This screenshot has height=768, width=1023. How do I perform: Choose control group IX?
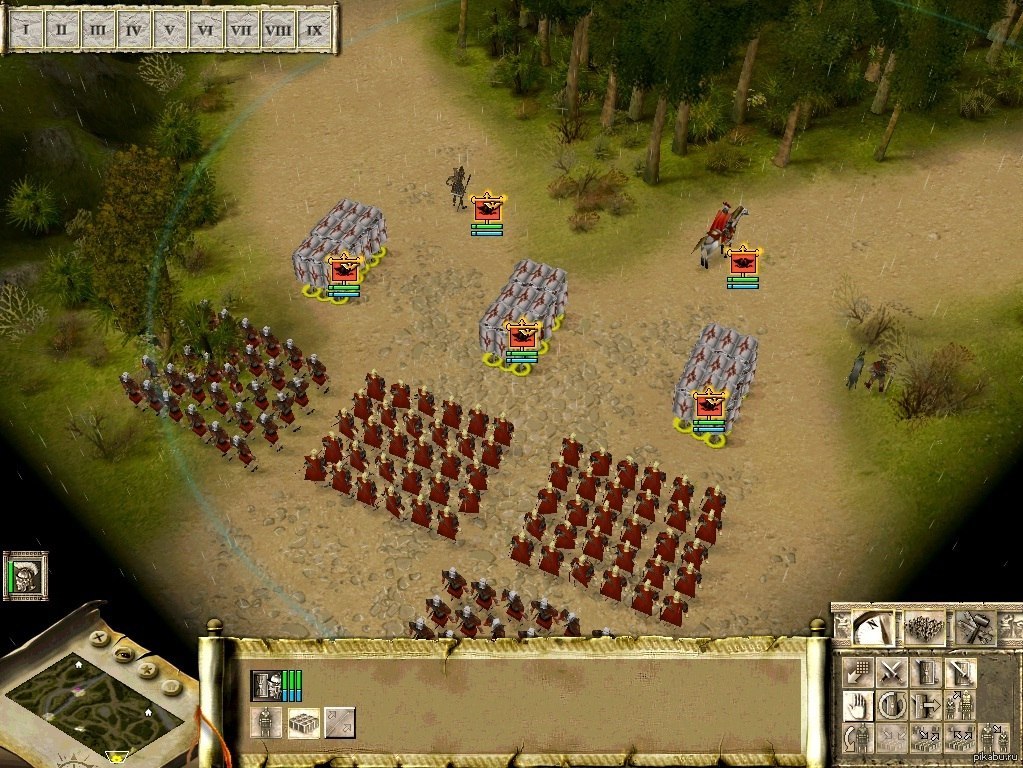(x=314, y=29)
